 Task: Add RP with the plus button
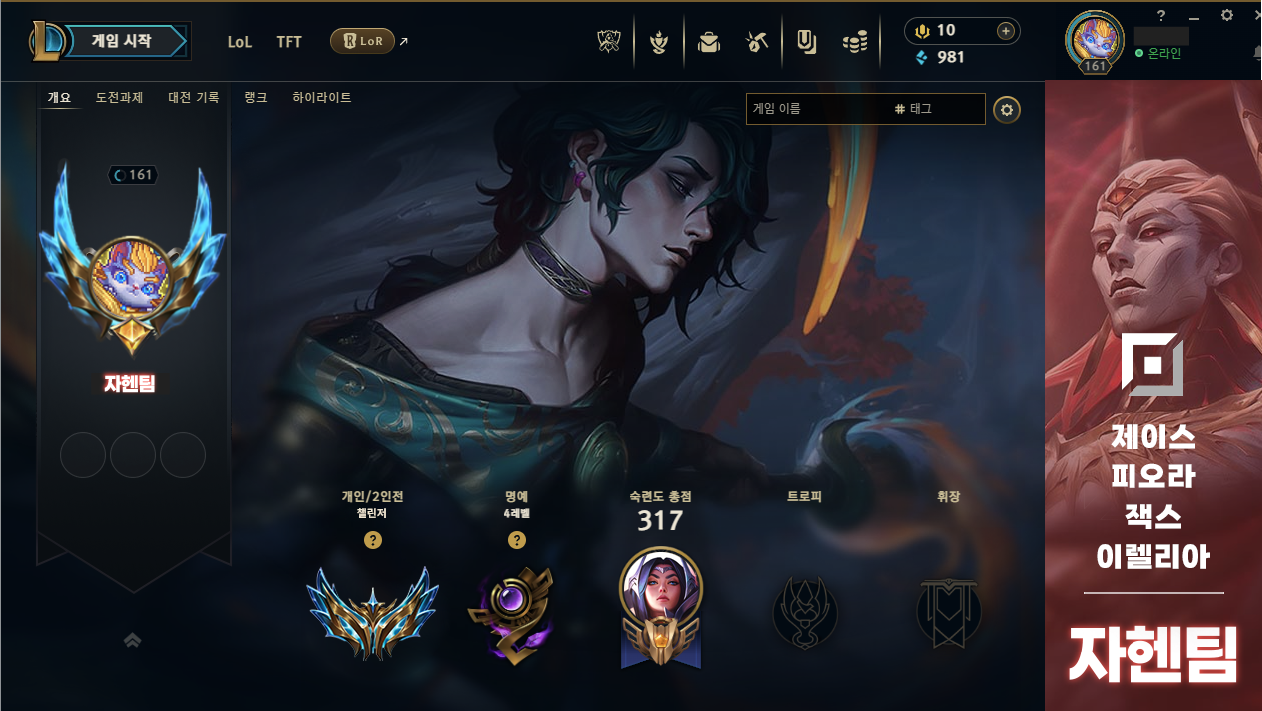click(x=1005, y=31)
